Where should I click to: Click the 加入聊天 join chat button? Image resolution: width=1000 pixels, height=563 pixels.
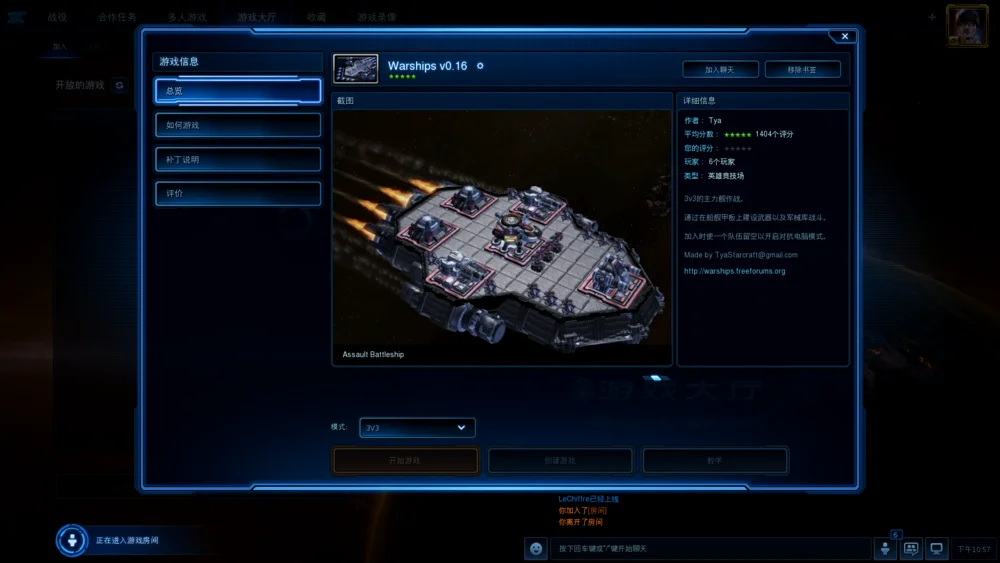pyautogui.click(x=720, y=69)
